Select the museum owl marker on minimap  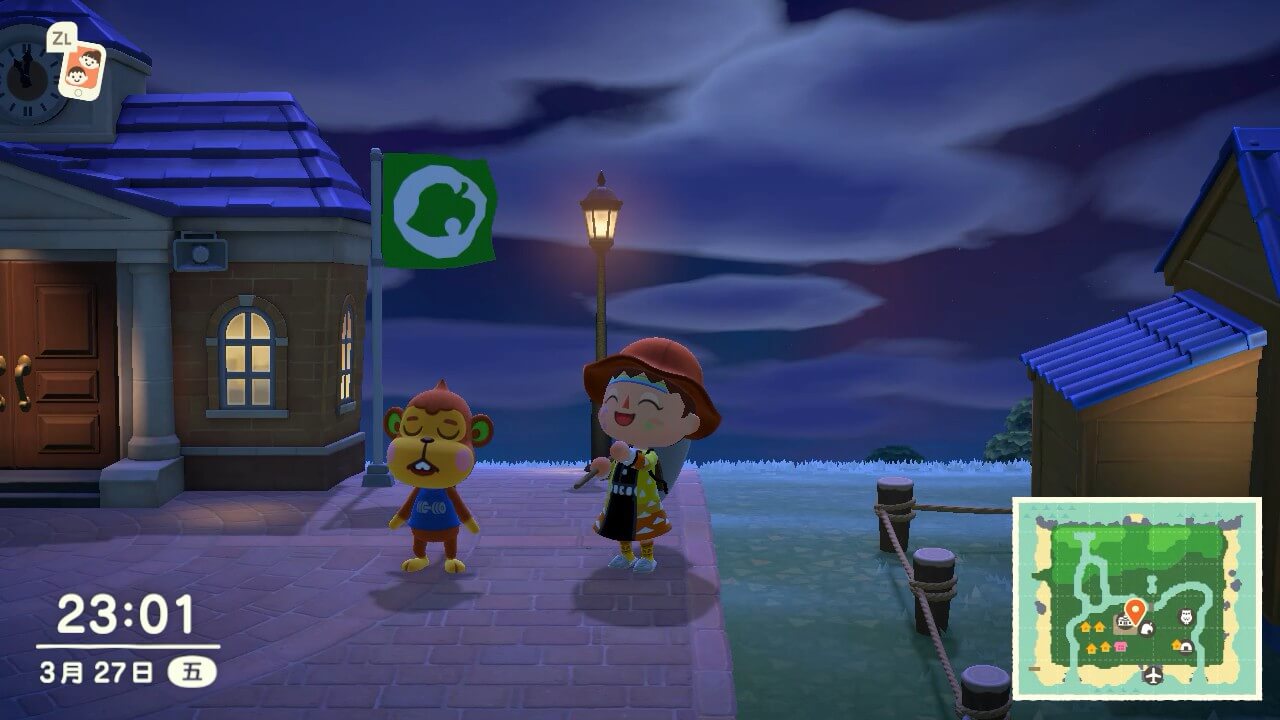click(1187, 616)
